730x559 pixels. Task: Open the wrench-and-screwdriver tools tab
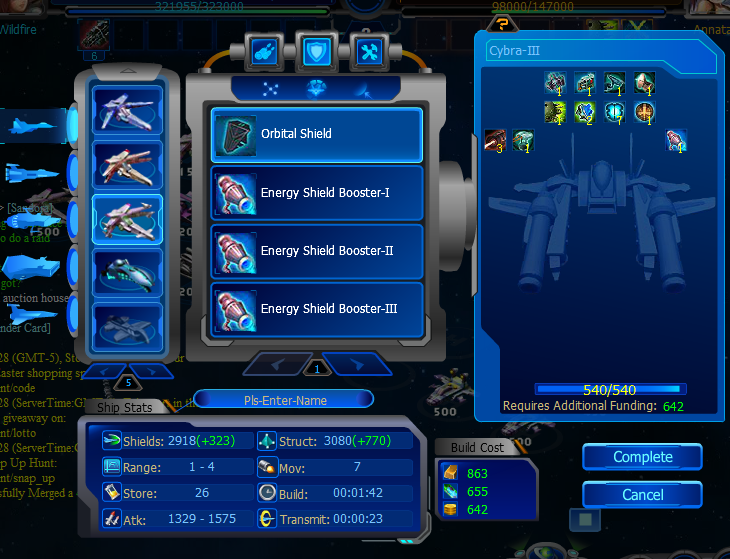point(369,50)
